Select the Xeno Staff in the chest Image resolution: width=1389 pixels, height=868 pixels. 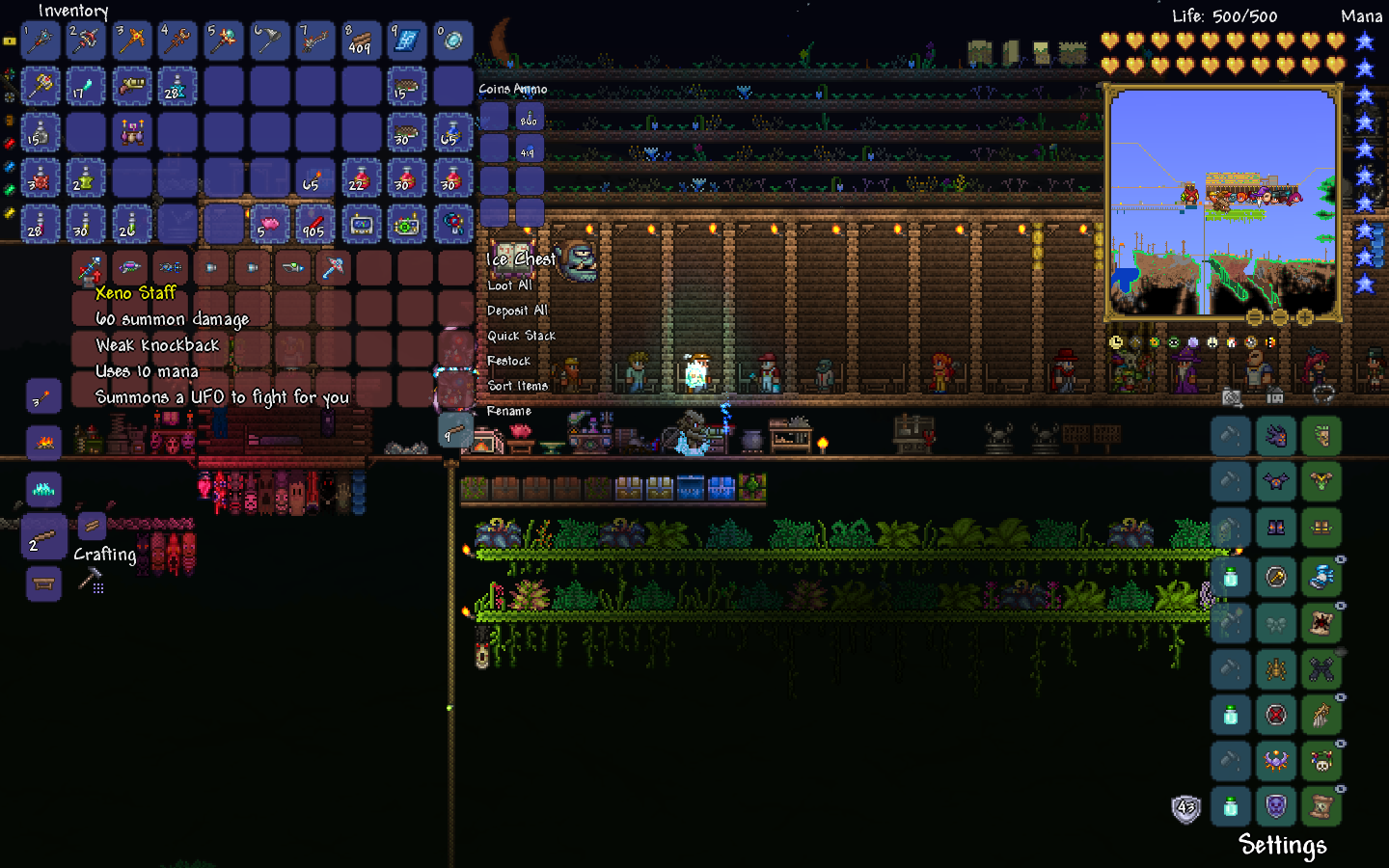pos(89,267)
